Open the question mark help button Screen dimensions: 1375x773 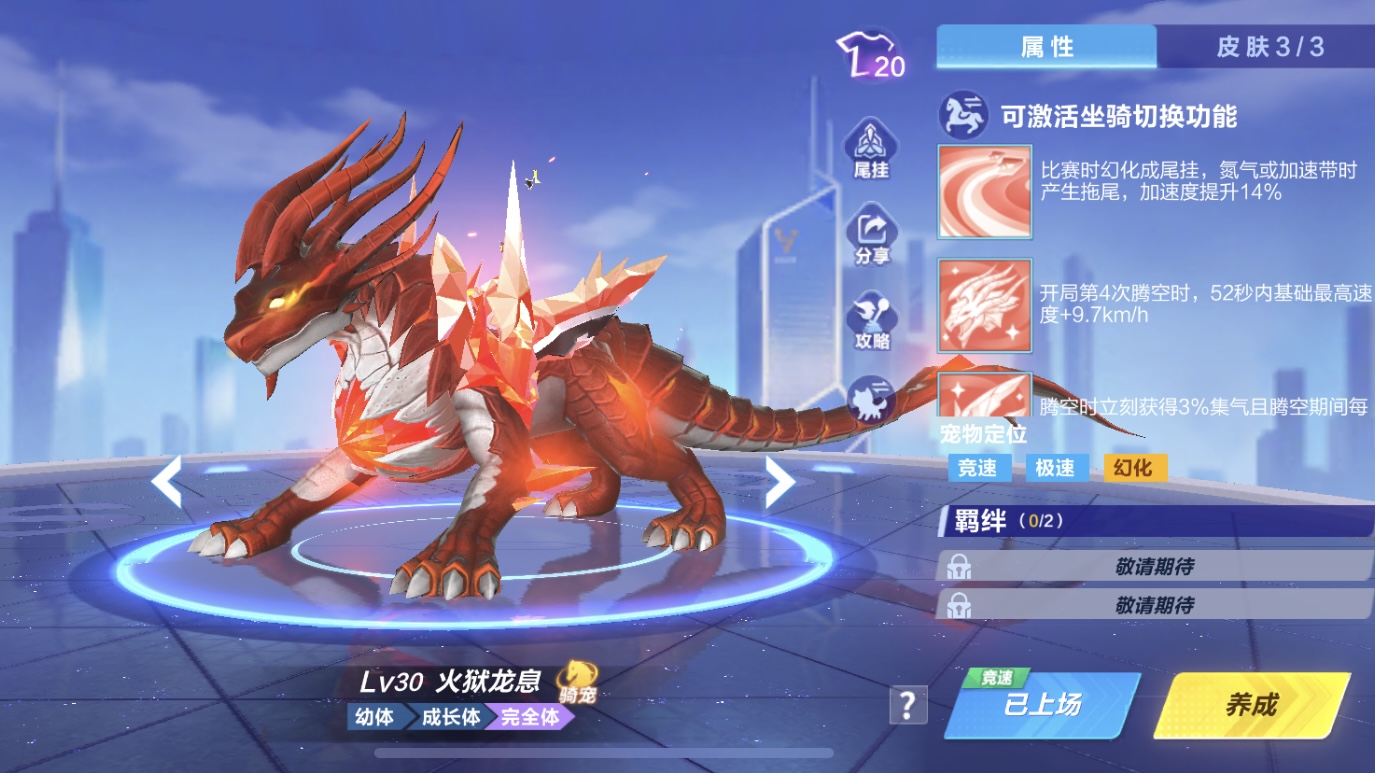[x=908, y=705]
